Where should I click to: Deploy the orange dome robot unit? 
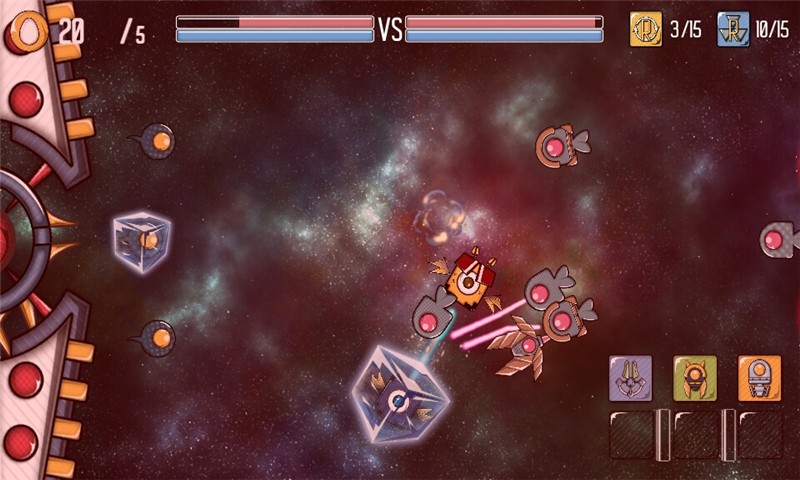(759, 378)
